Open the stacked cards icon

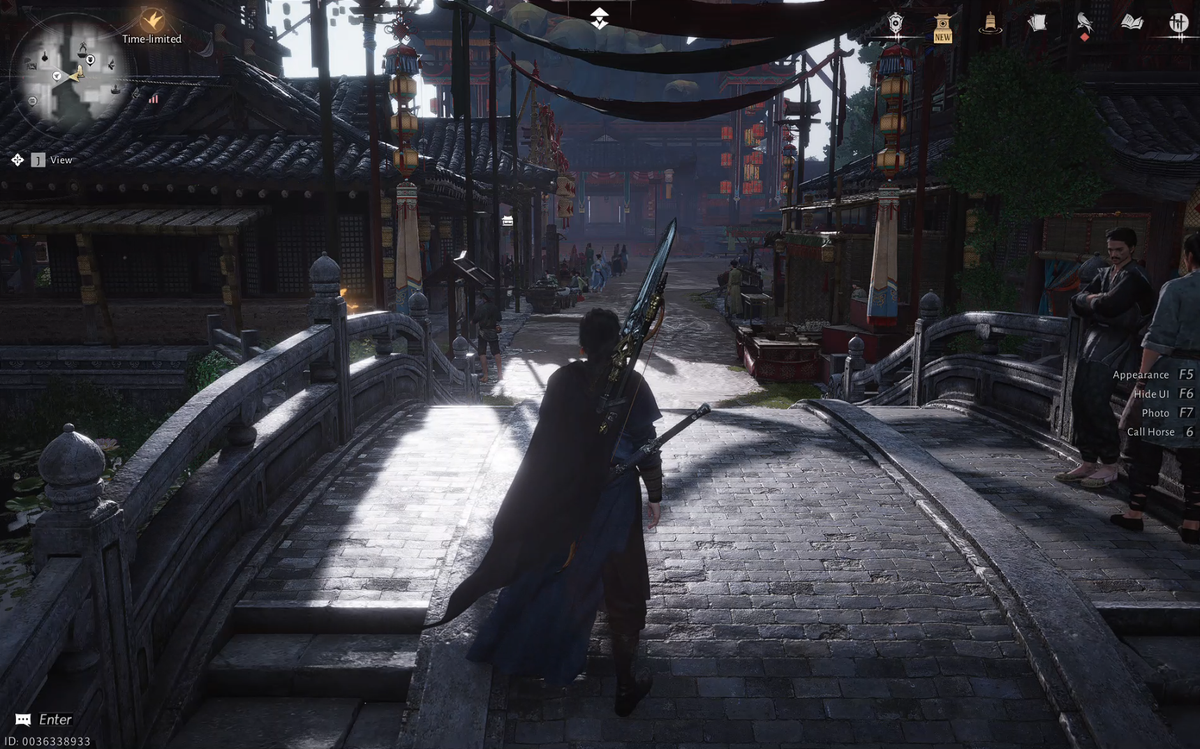1037,22
